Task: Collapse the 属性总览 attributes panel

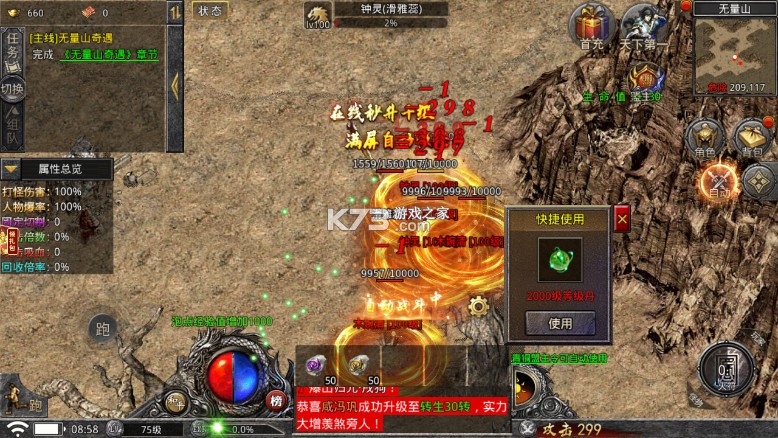Action: [x=11, y=170]
